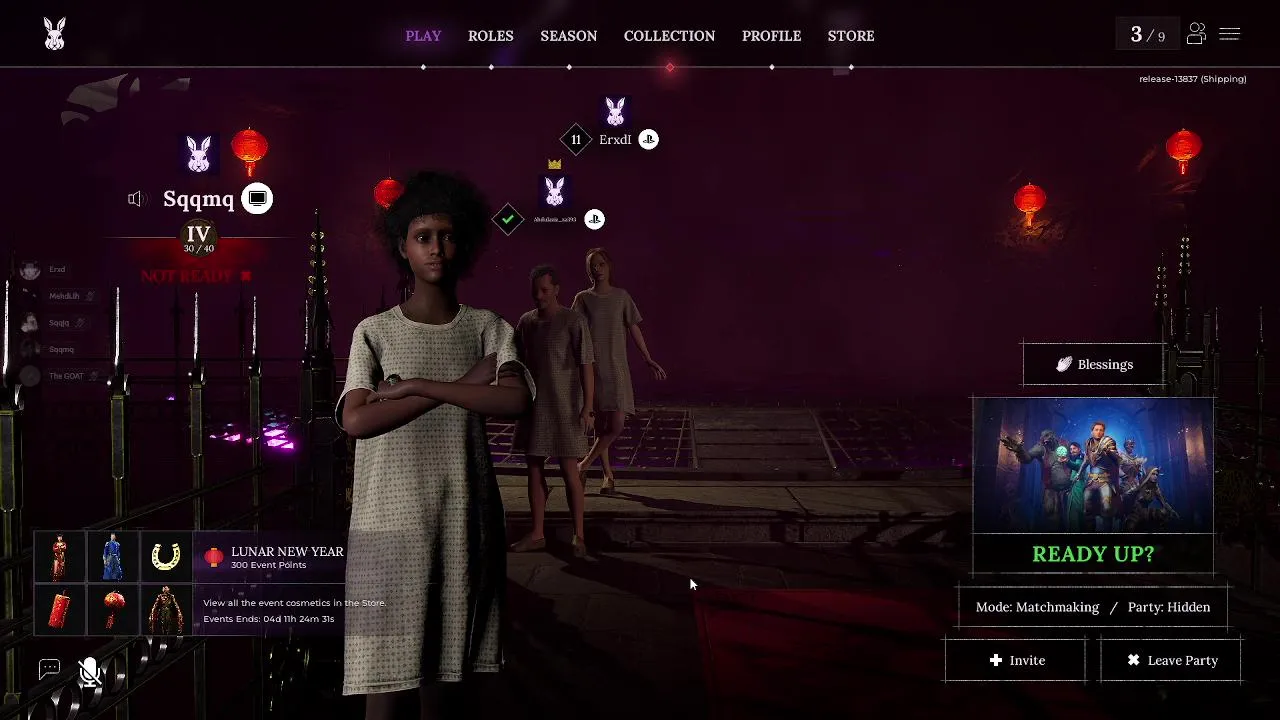
Task: Open the friends list icon
Action: (1196, 35)
